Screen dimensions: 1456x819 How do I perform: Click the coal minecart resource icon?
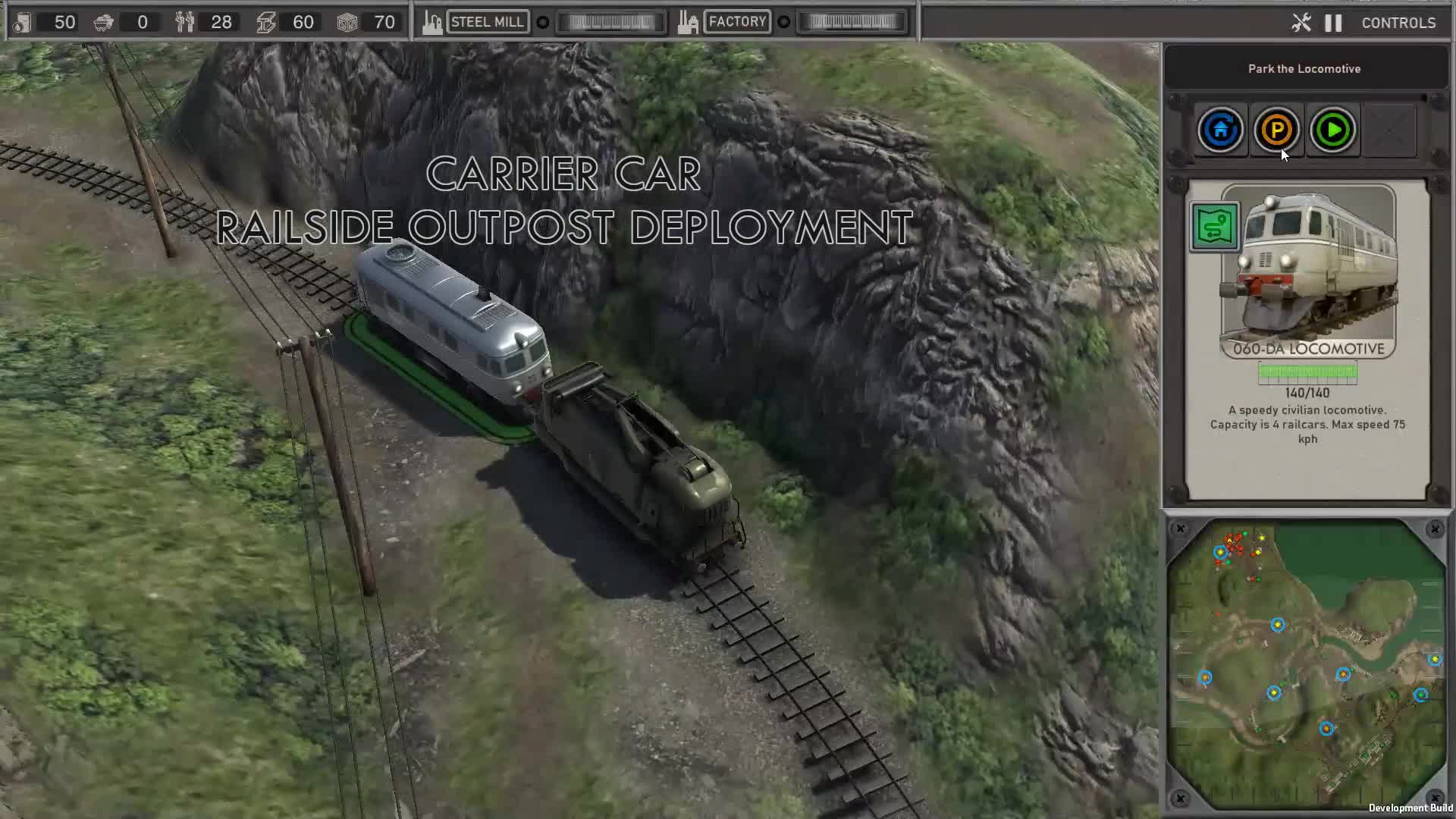[x=104, y=22]
